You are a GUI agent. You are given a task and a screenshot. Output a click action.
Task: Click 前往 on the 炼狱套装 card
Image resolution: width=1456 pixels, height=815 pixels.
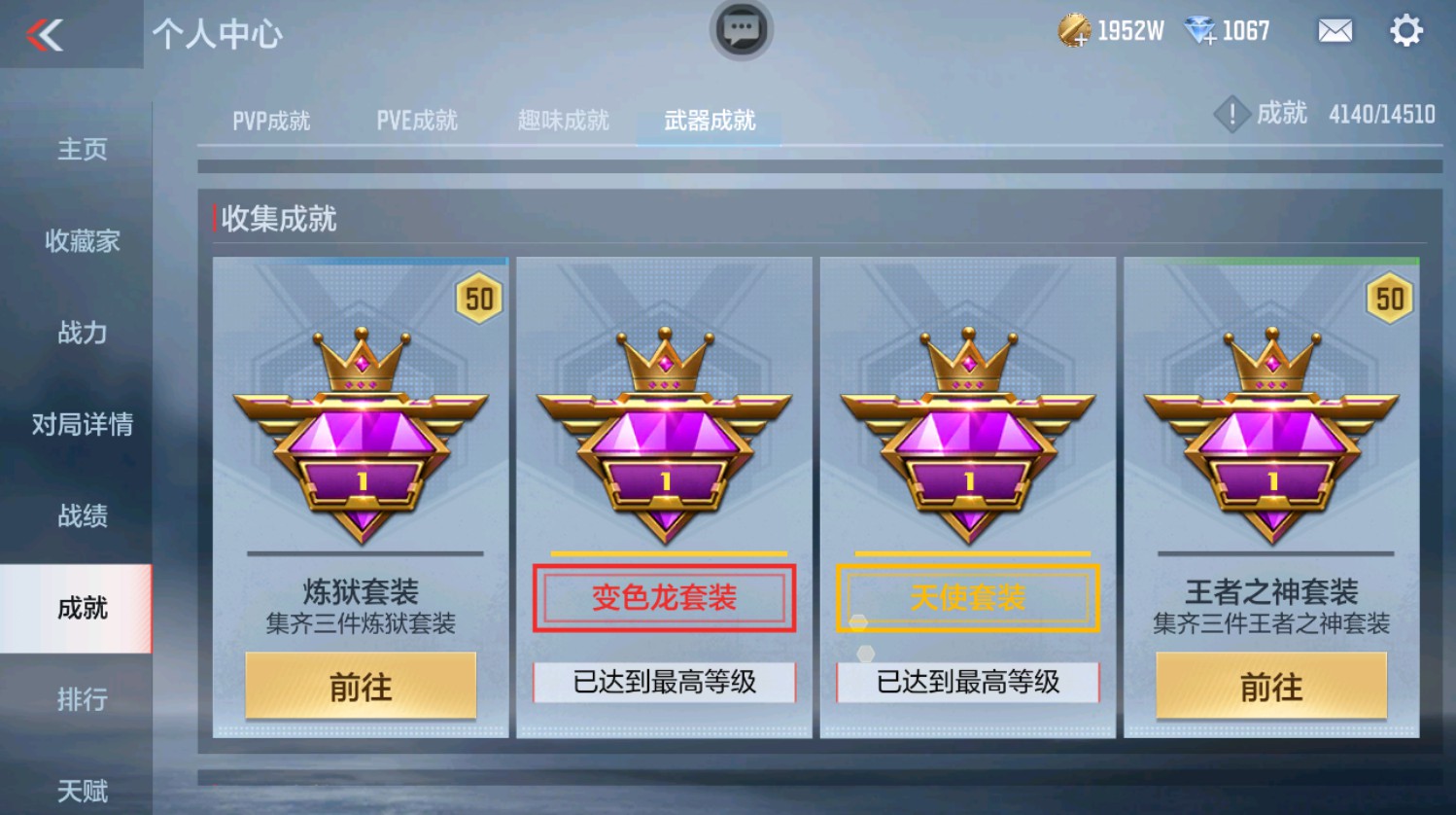[x=360, y=687]
